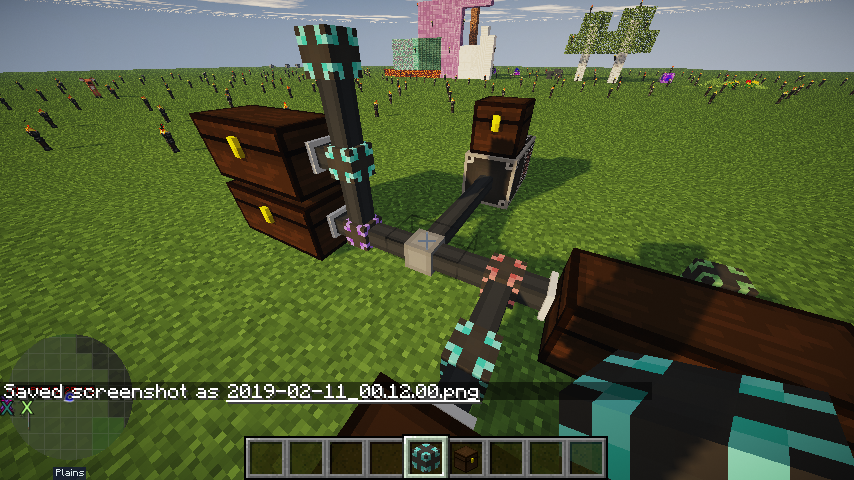Click the Plains biome label under the minimap
854x480 pixels.
[69, 473]
